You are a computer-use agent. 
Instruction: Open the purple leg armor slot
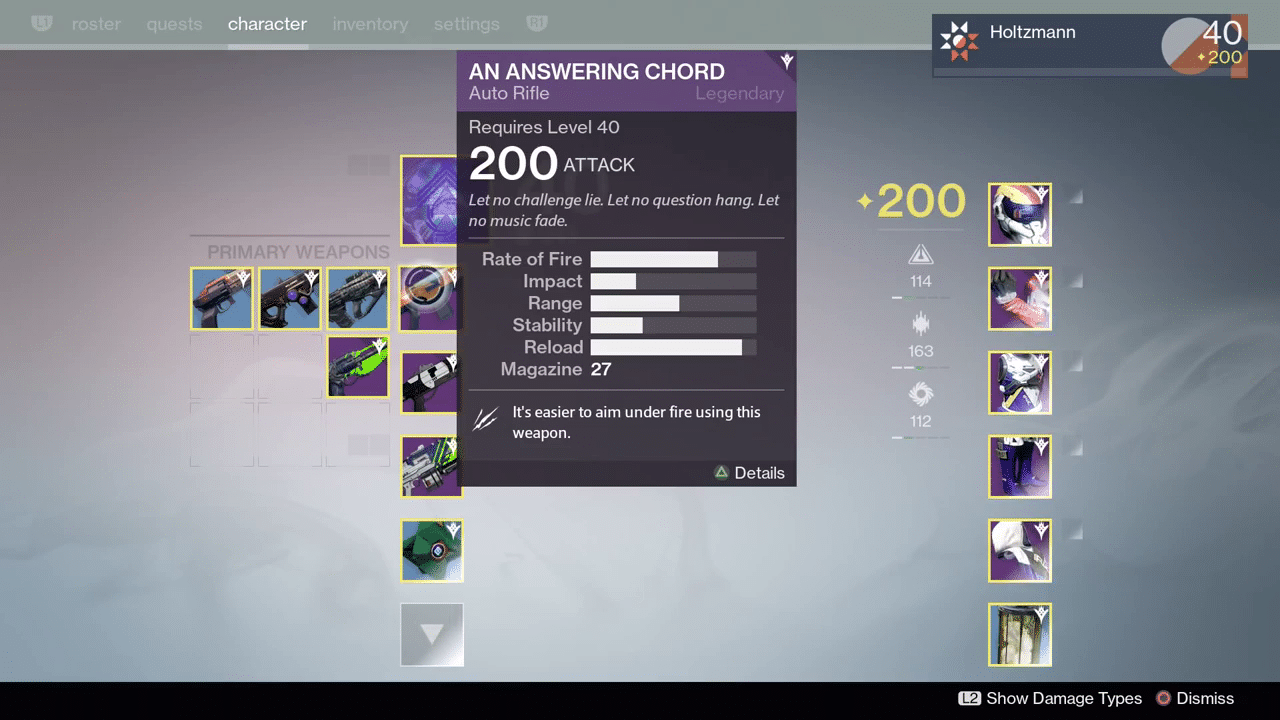1019,466
